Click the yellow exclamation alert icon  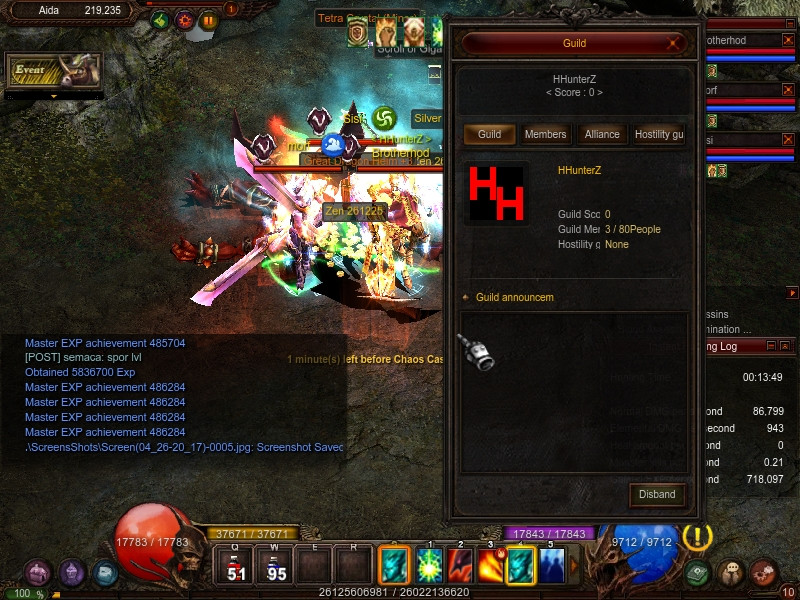697,537
